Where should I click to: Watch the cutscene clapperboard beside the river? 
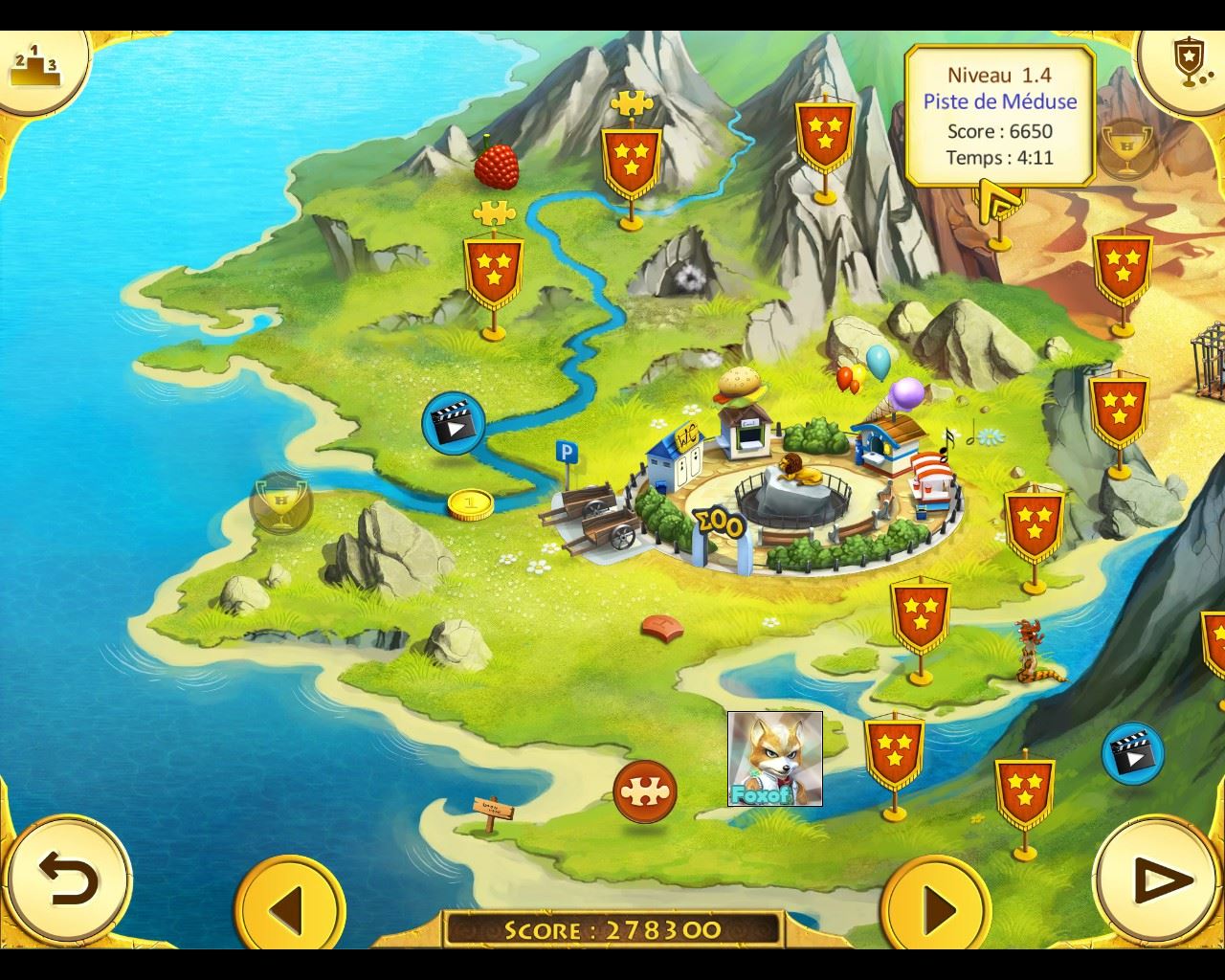(x=453, y=421)
